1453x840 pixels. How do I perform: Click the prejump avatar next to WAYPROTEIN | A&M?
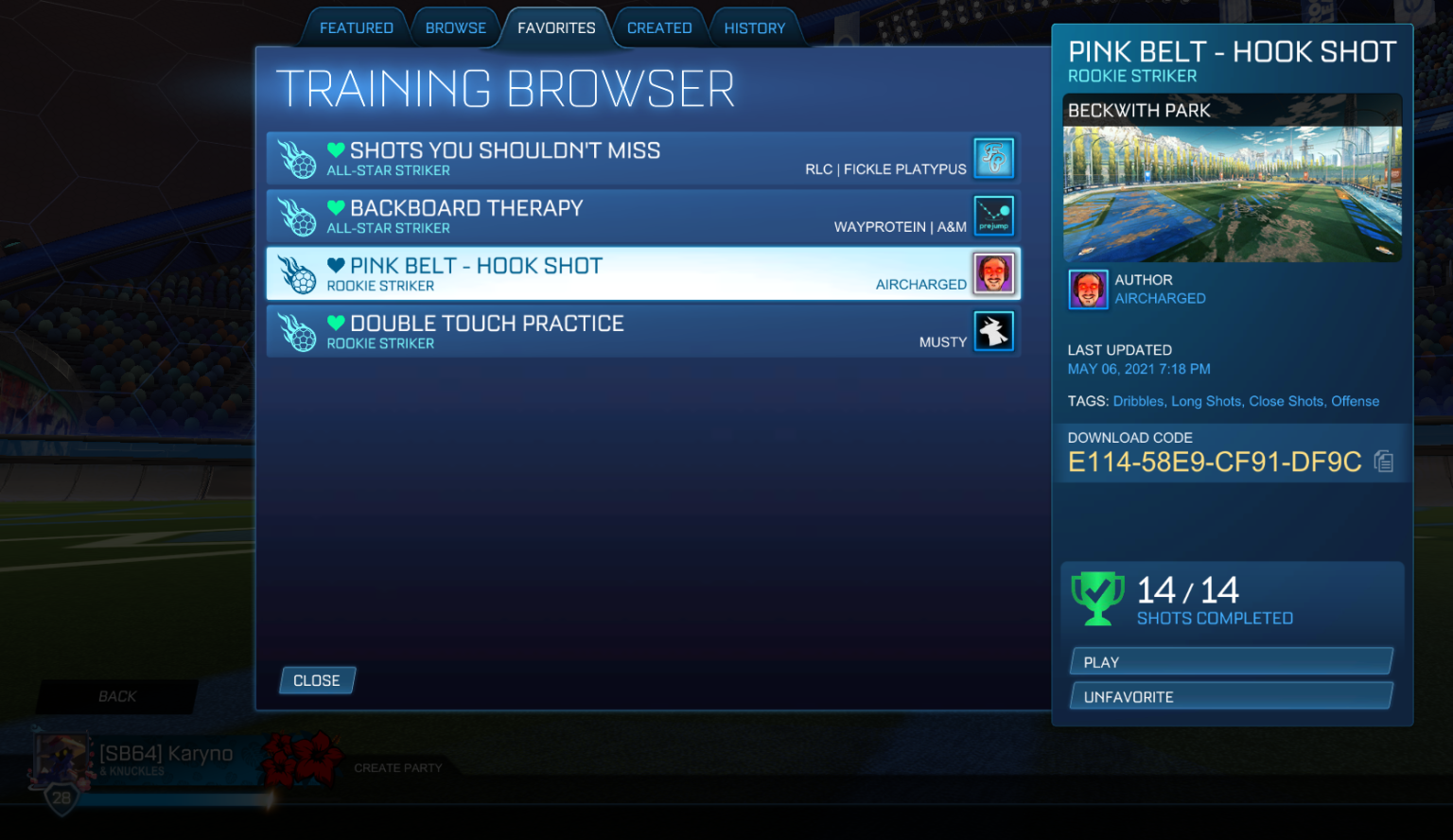(x=994, y=216)
